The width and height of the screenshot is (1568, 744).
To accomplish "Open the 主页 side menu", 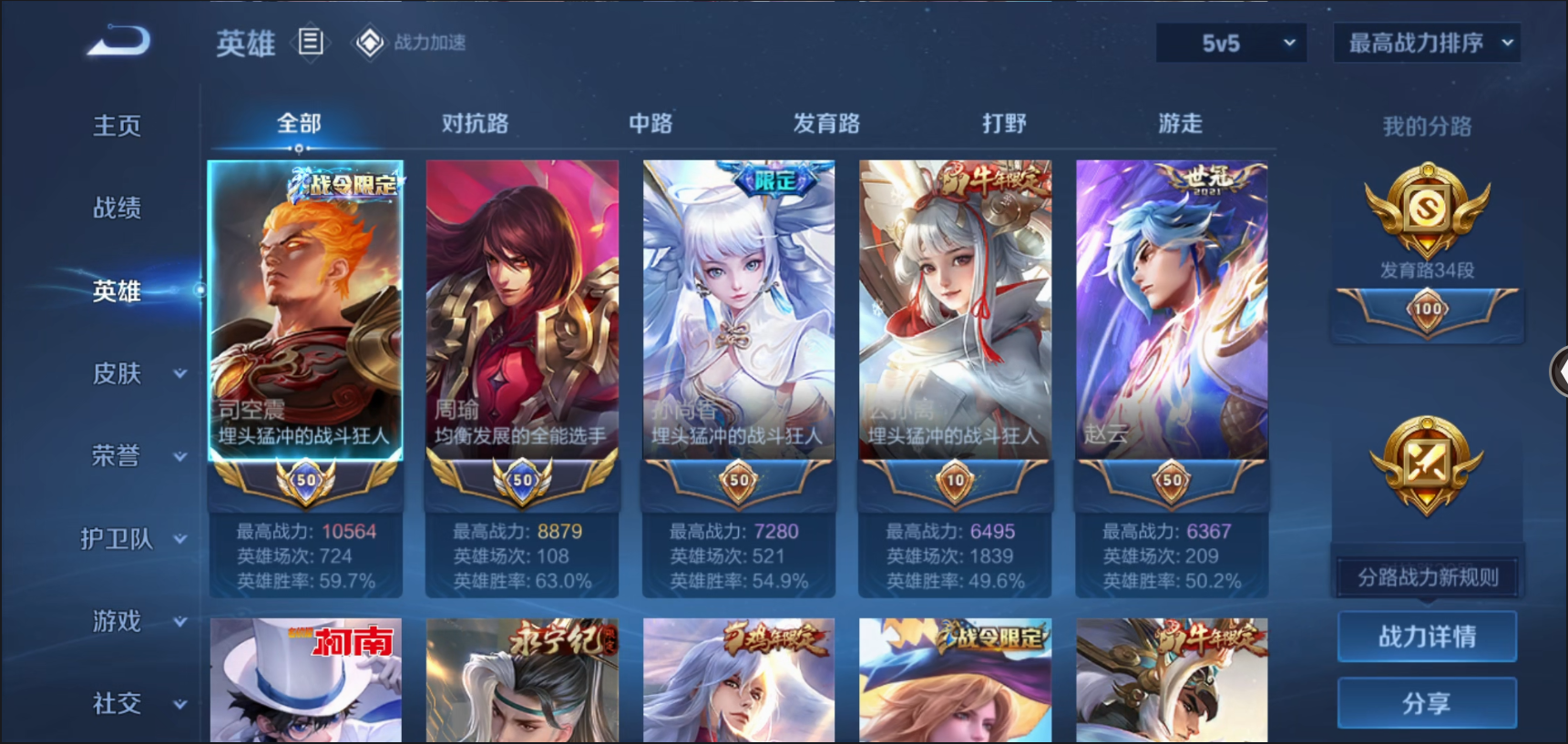I will [117, 126].
